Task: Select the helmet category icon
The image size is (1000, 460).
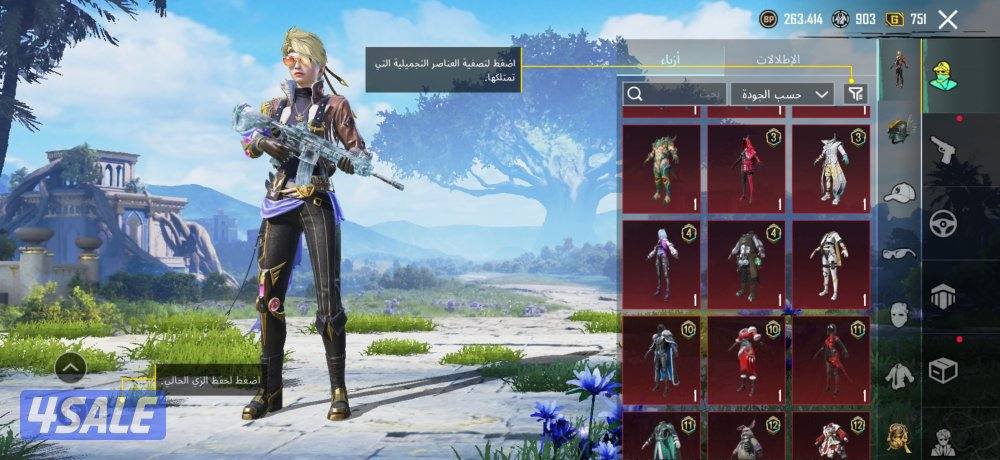Action: click(900, 129)
